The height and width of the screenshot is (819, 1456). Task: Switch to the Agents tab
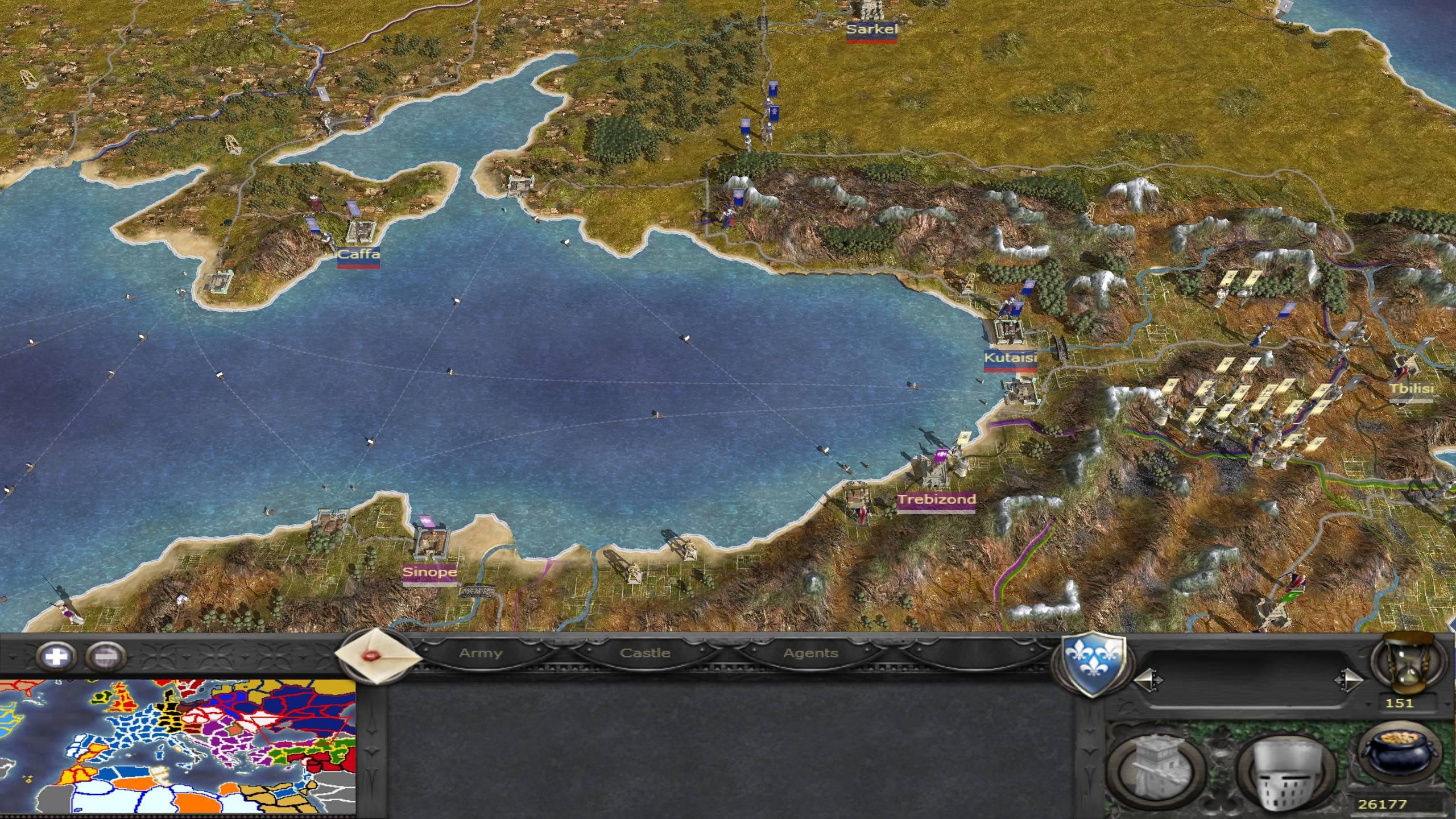click(x=810, y=653)
